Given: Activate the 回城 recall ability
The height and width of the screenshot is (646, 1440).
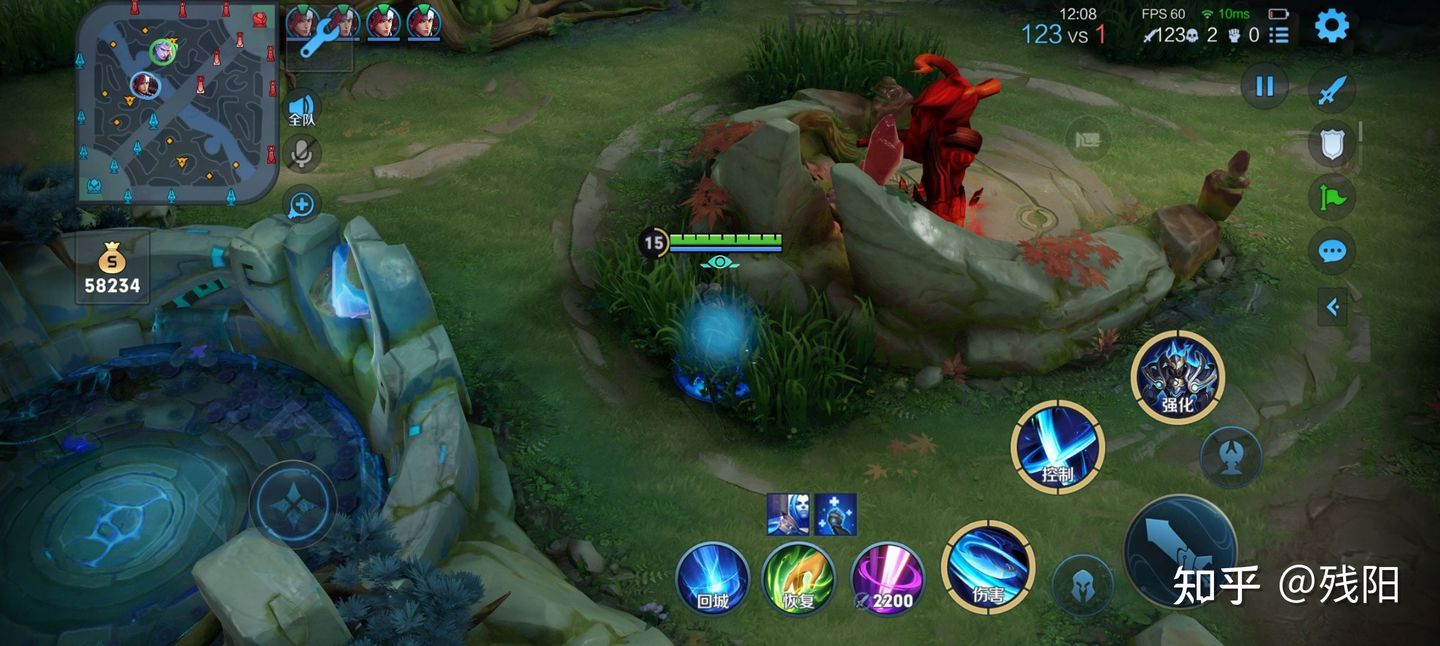Looking at the screenshot, I should [712, 578].
